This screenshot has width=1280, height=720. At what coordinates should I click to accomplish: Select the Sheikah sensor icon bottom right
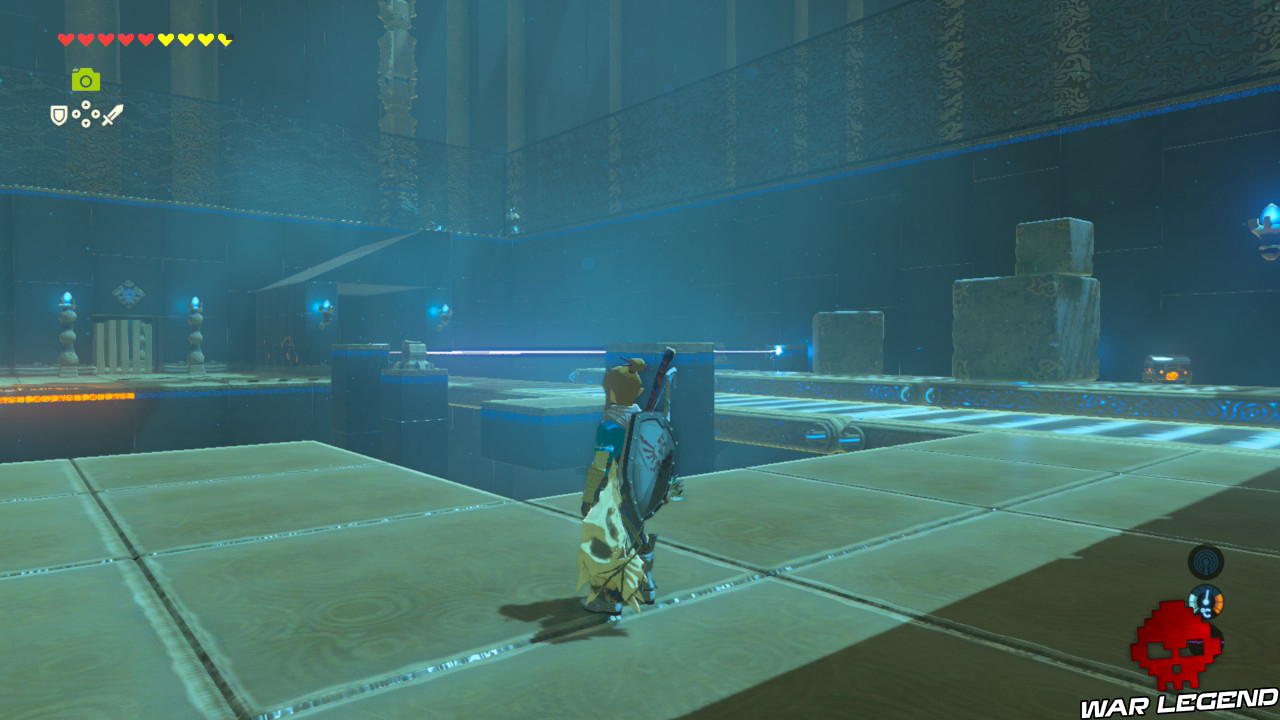point(1205,561)
